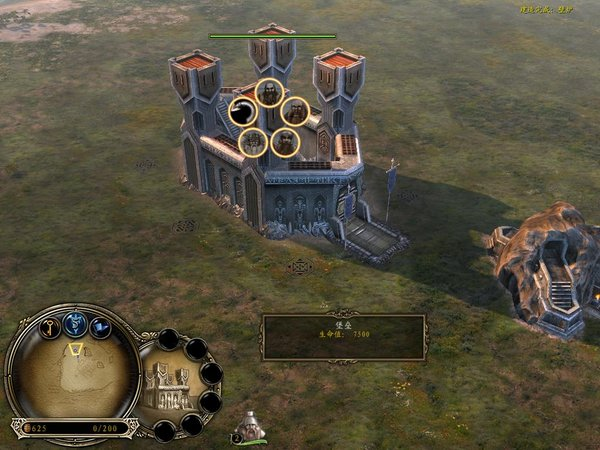Click the fortress portrait in the command panel

click(169, 386)
